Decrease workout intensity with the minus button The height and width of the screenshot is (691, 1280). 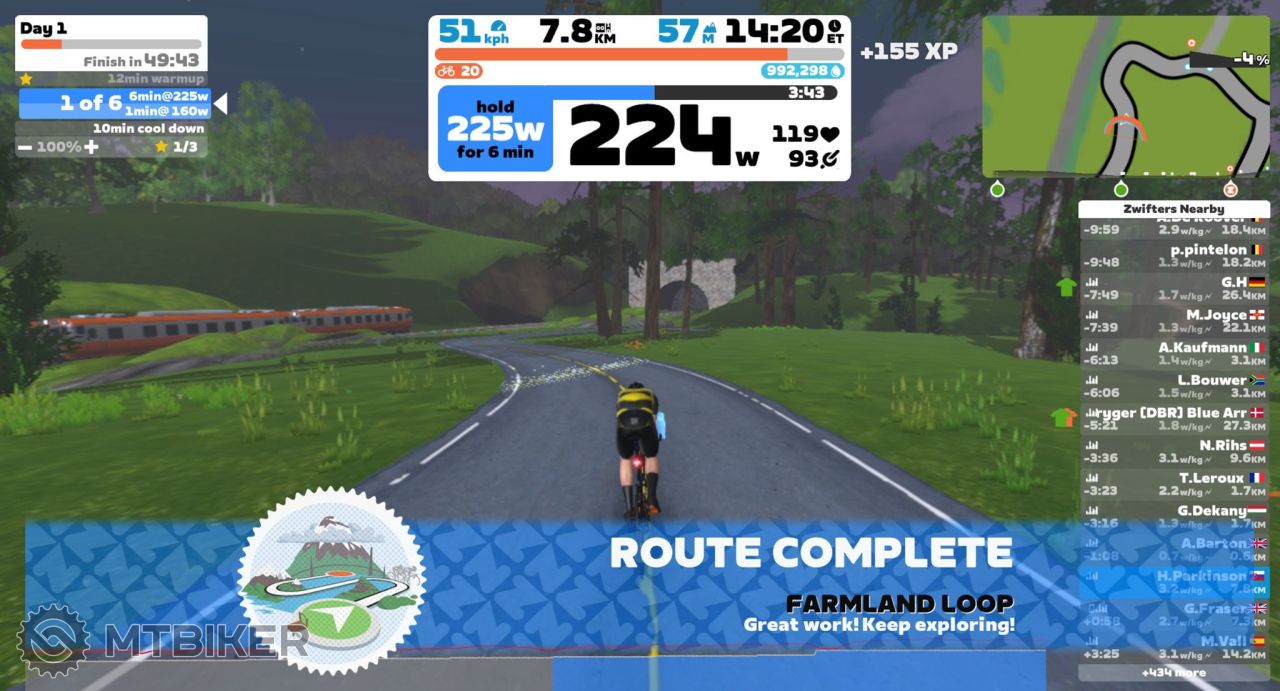24,147
